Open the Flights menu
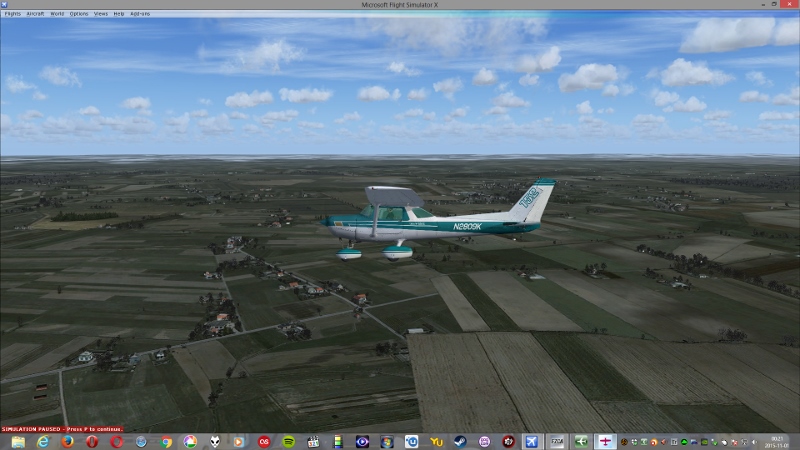This screenshot has width=800, height=450. (12, 14)
